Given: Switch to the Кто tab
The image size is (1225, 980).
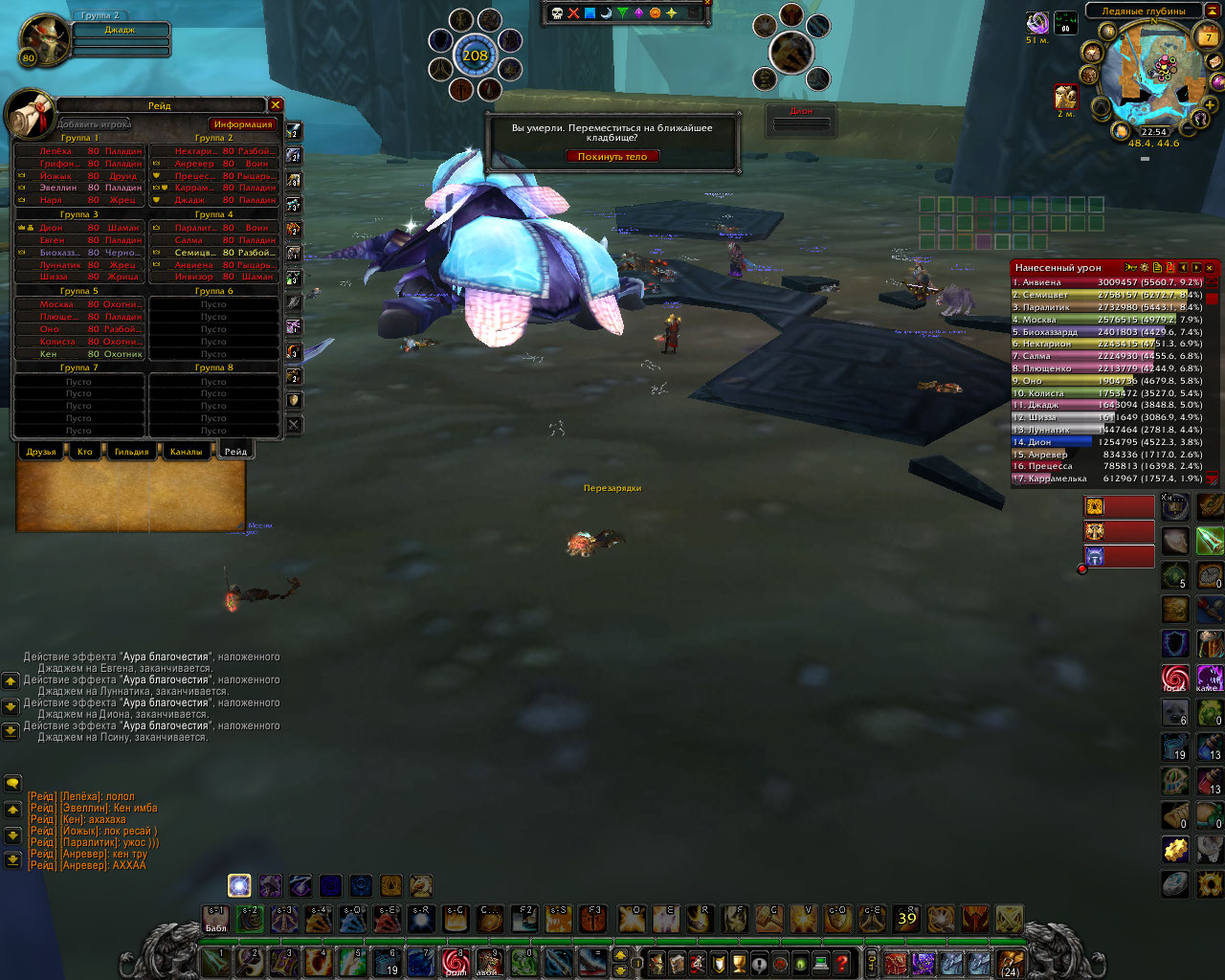Looking at the screenshot, I should click(85, 452).
